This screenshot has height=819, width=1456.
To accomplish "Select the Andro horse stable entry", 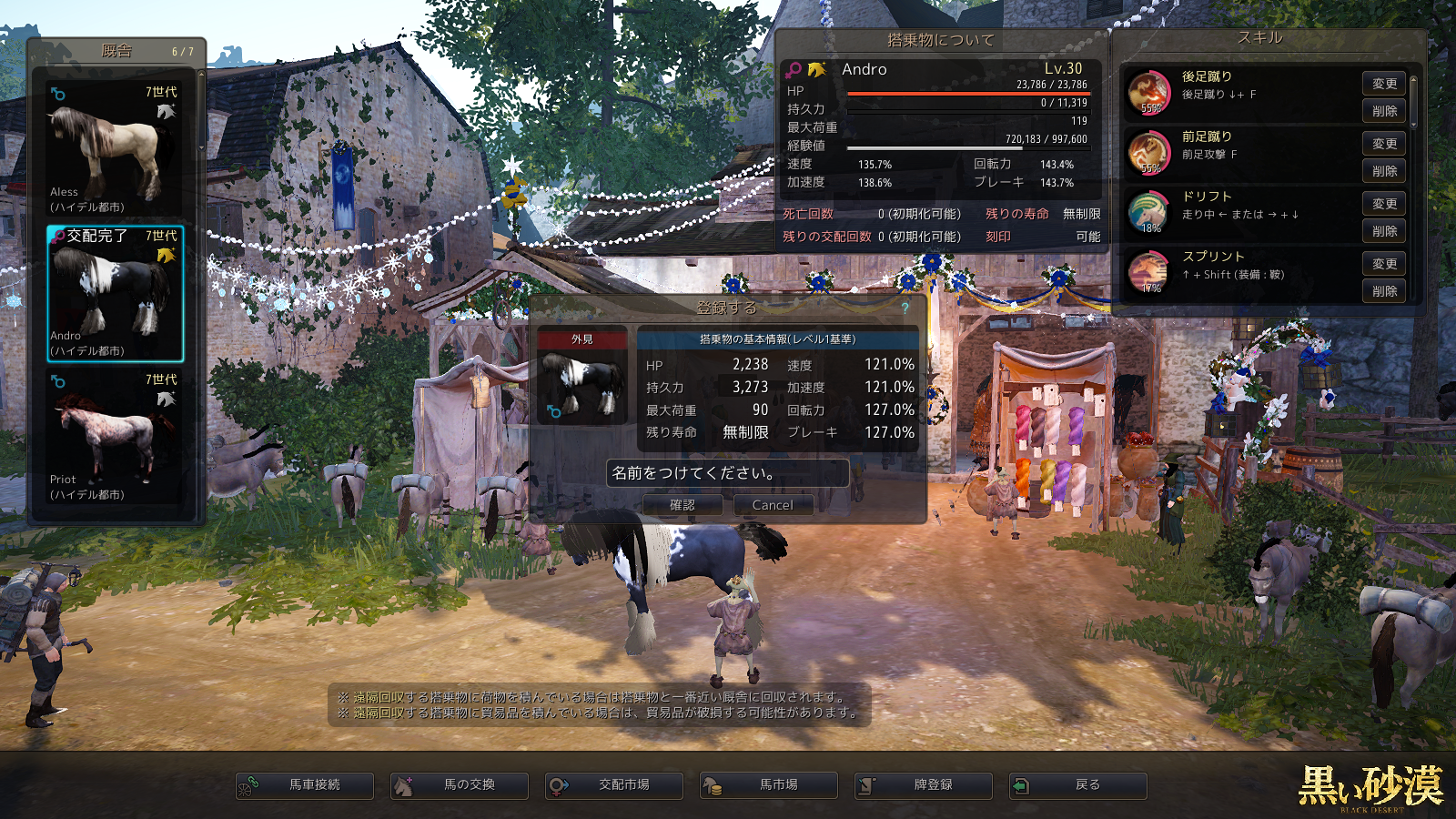I will [115, 294].
